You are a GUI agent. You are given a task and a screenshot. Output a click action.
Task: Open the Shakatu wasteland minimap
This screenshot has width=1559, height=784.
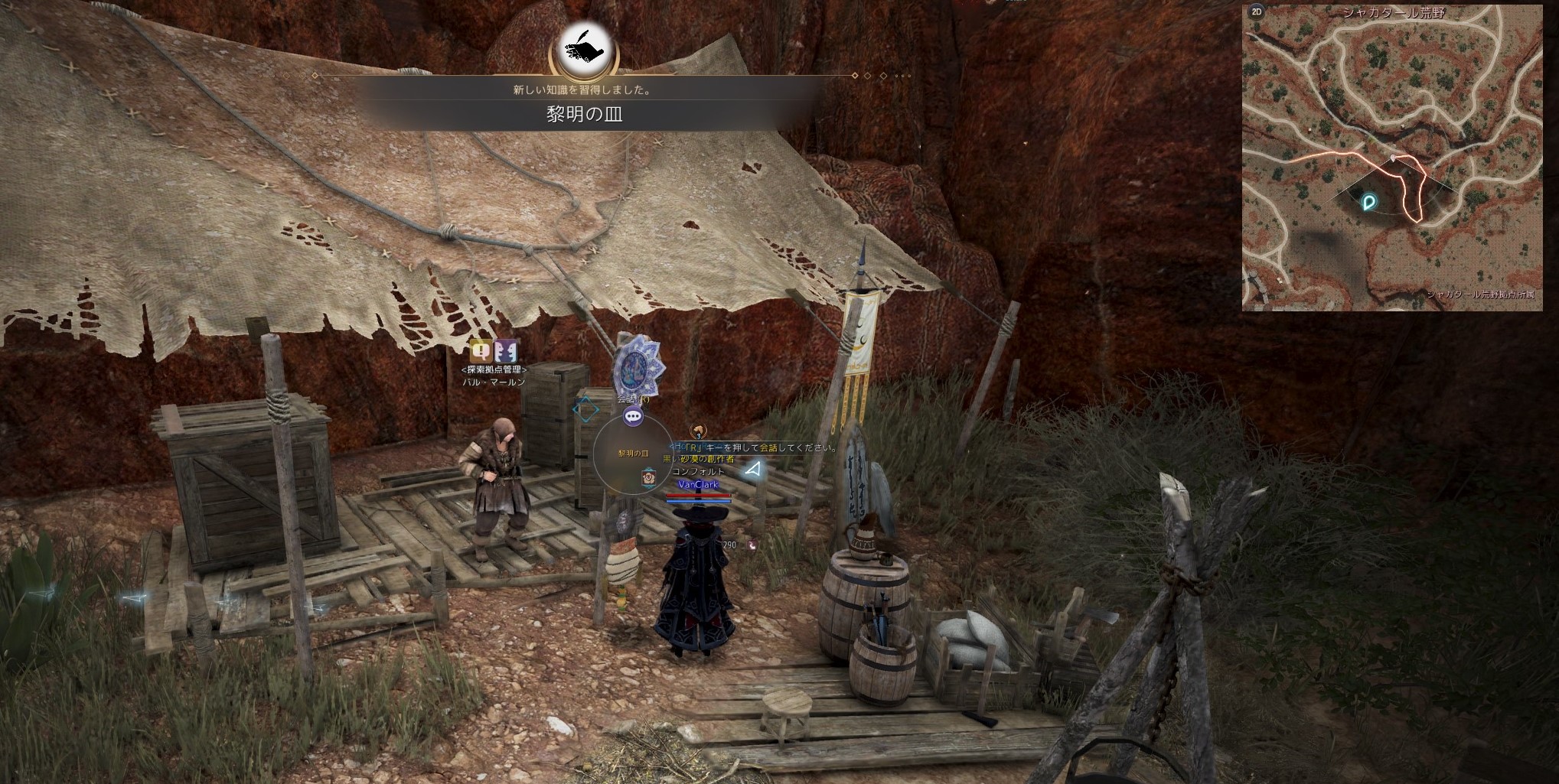1392,161
